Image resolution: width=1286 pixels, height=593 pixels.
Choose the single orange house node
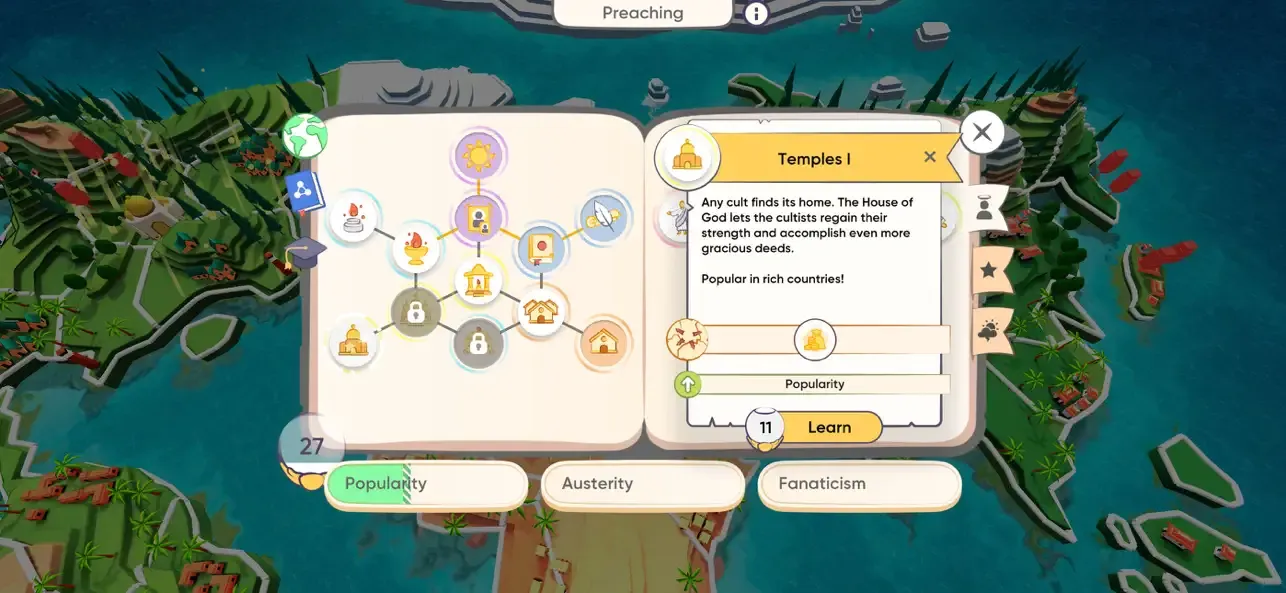point(604,343)
